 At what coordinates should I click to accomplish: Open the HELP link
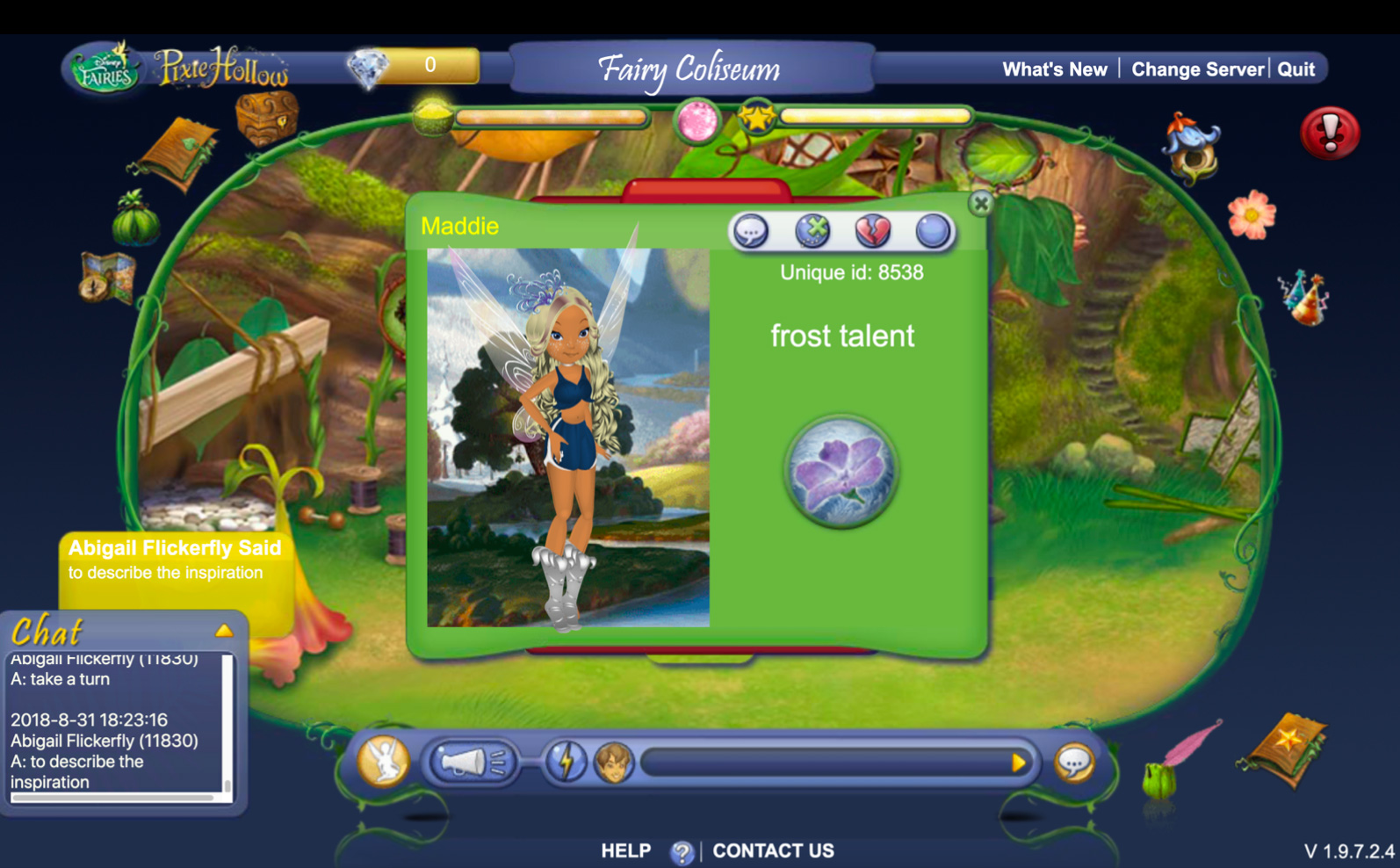[x=625, y=850]
